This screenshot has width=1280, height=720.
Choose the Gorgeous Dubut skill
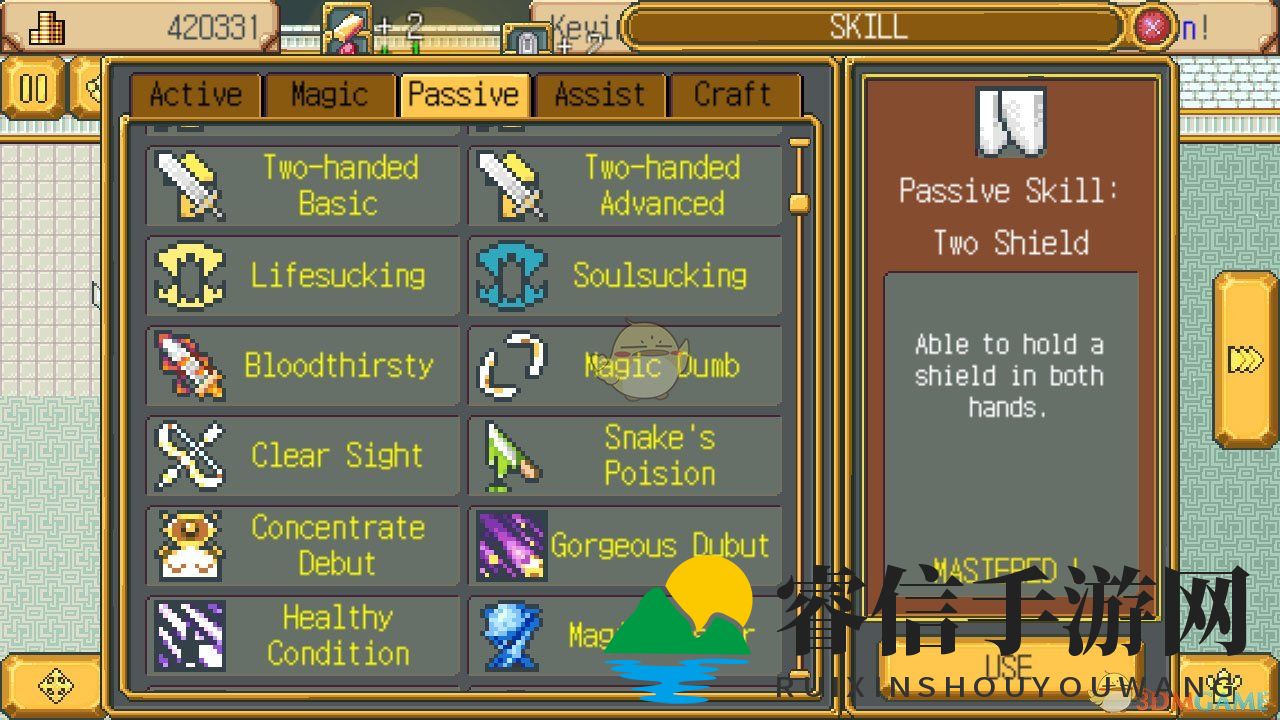(x=624, y=546)
